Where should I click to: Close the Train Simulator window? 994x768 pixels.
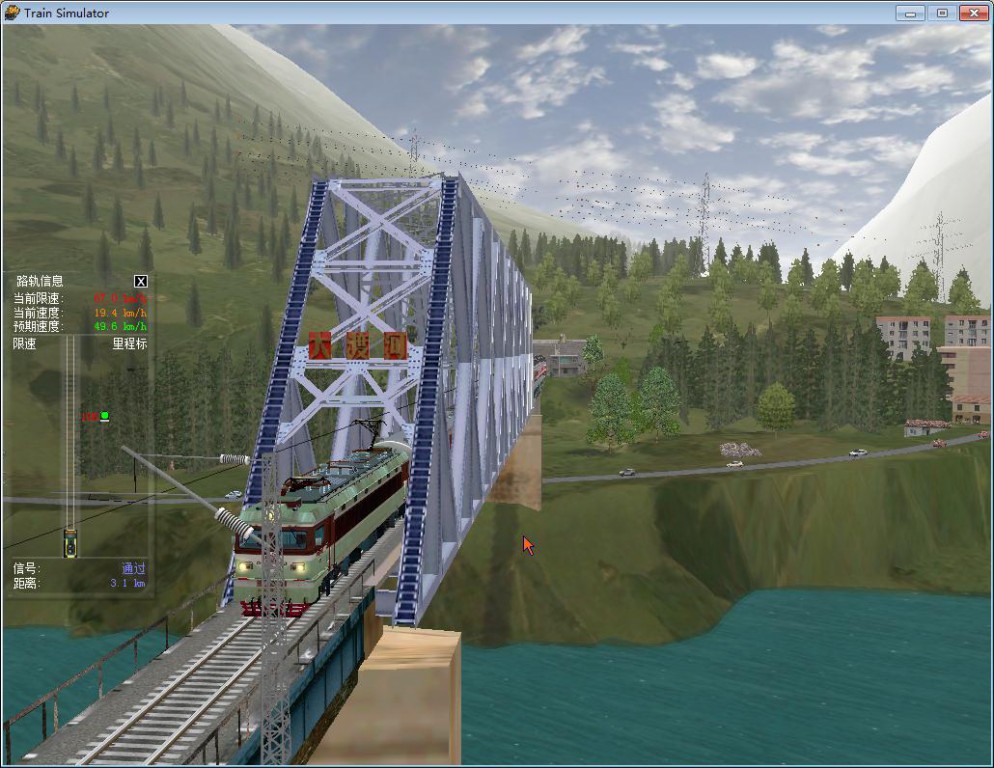pos(972,13)
